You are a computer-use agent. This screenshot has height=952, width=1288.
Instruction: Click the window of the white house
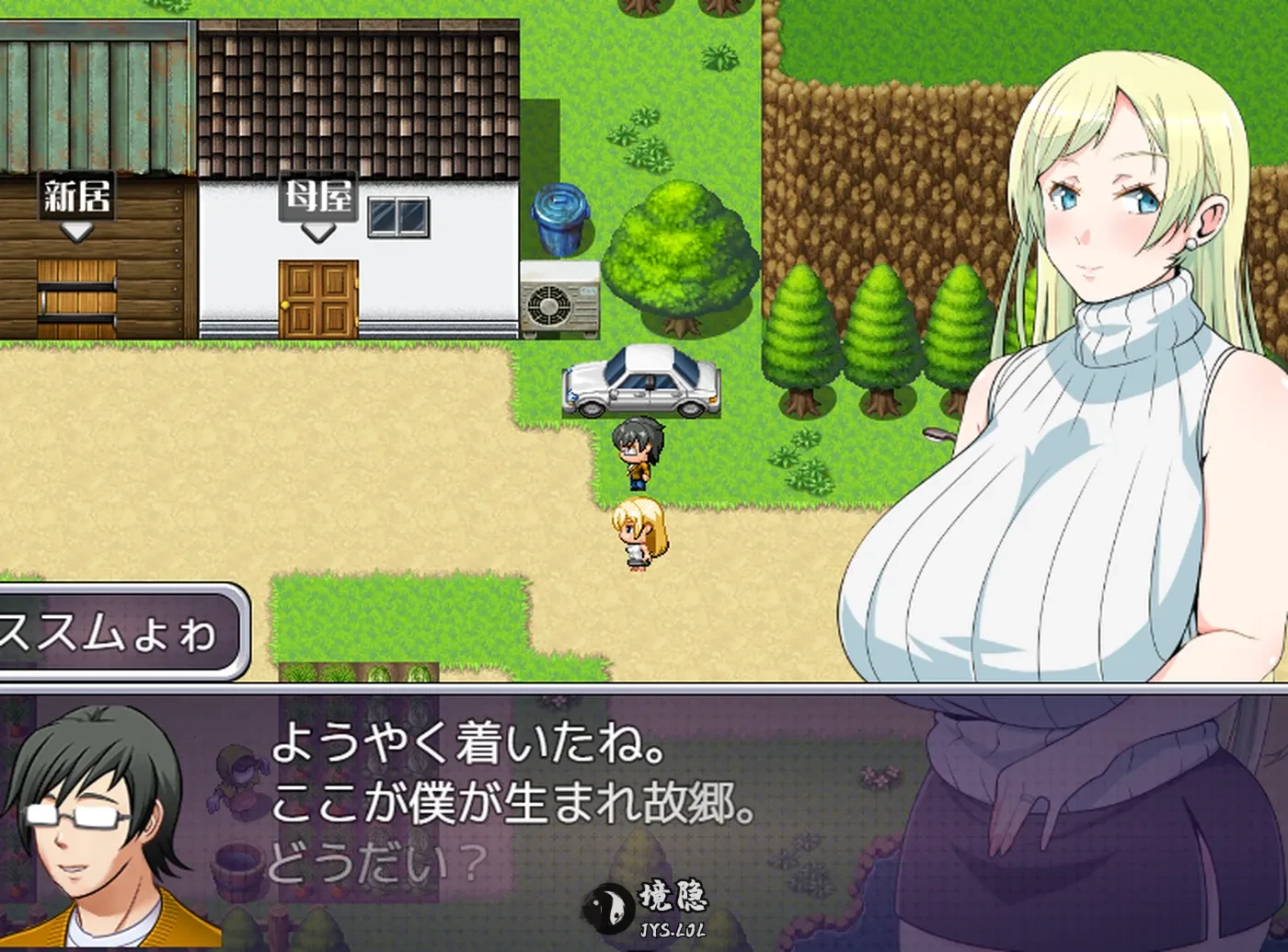click(399, 216)
